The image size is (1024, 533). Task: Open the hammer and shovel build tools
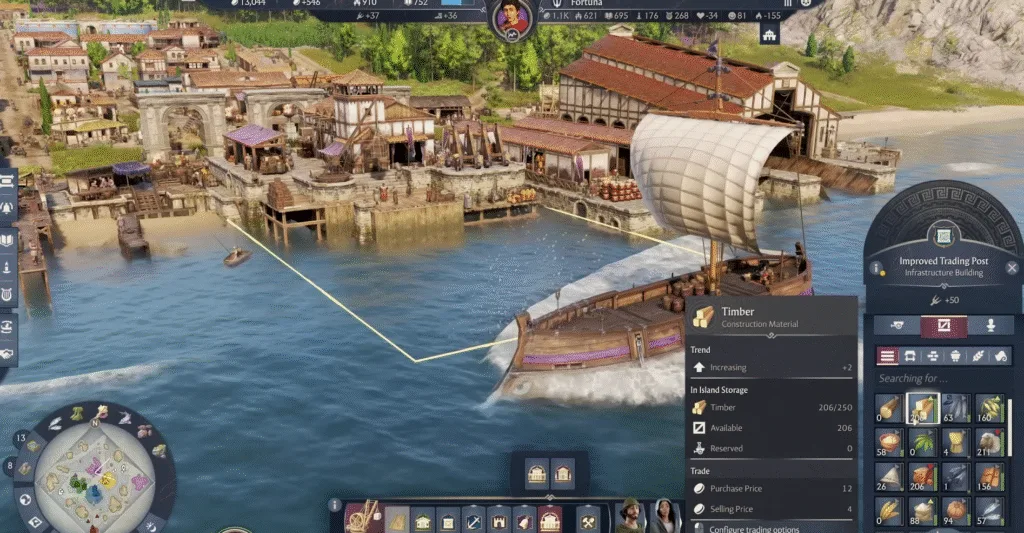pyautogui.click(x=589, y=520)
